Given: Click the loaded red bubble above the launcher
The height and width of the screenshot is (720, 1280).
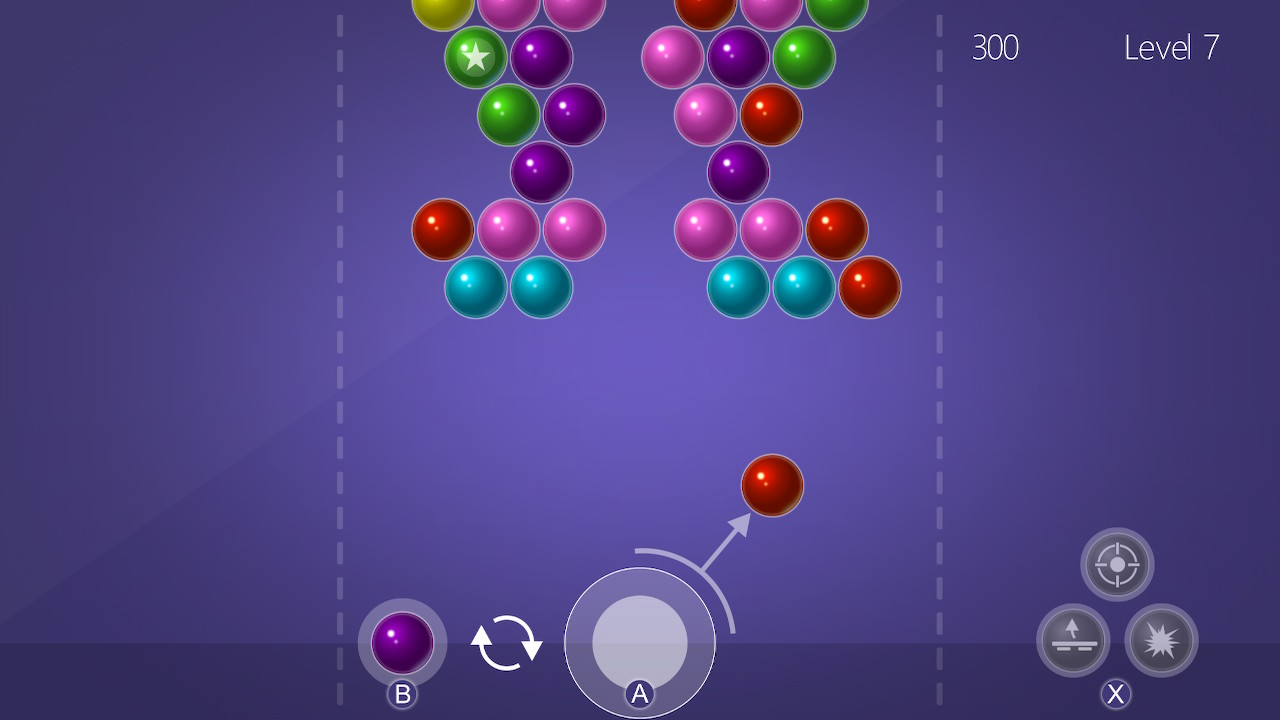Looking at the screenshot, I should click(771, 485).
